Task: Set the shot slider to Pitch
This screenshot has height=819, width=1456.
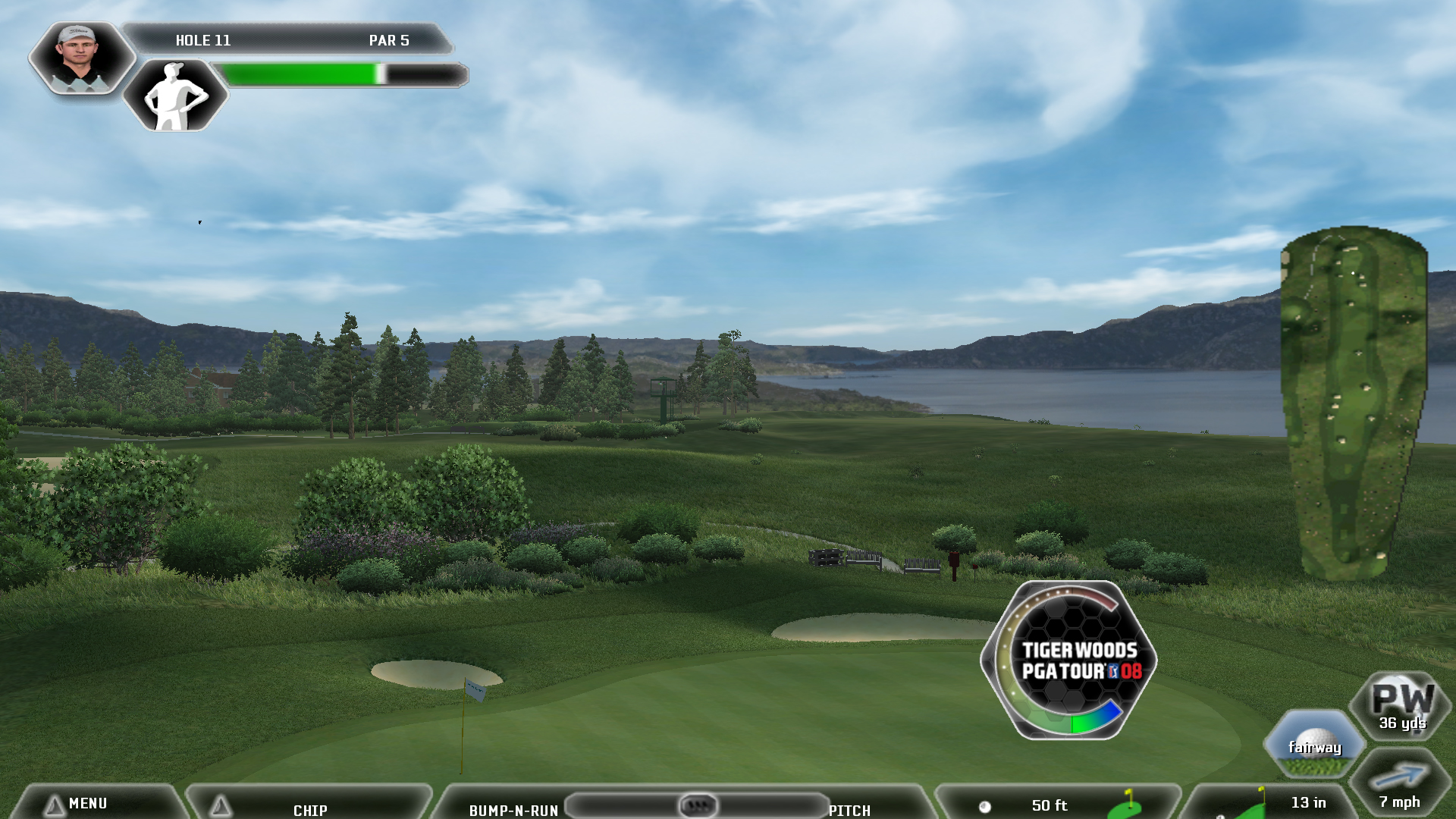Action: (x=849, y=810)
